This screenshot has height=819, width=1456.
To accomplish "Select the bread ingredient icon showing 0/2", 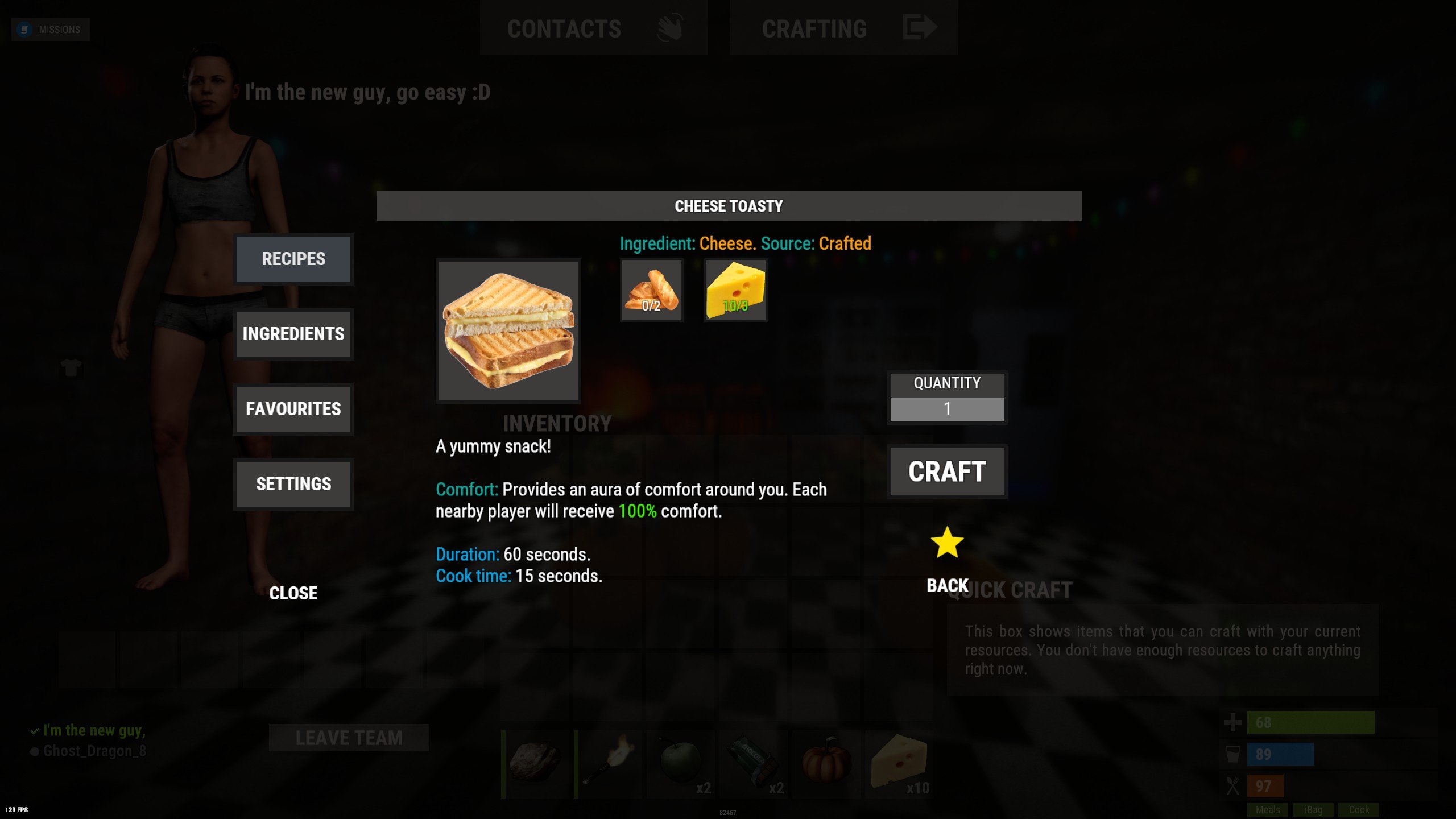I will click(651, 291).
